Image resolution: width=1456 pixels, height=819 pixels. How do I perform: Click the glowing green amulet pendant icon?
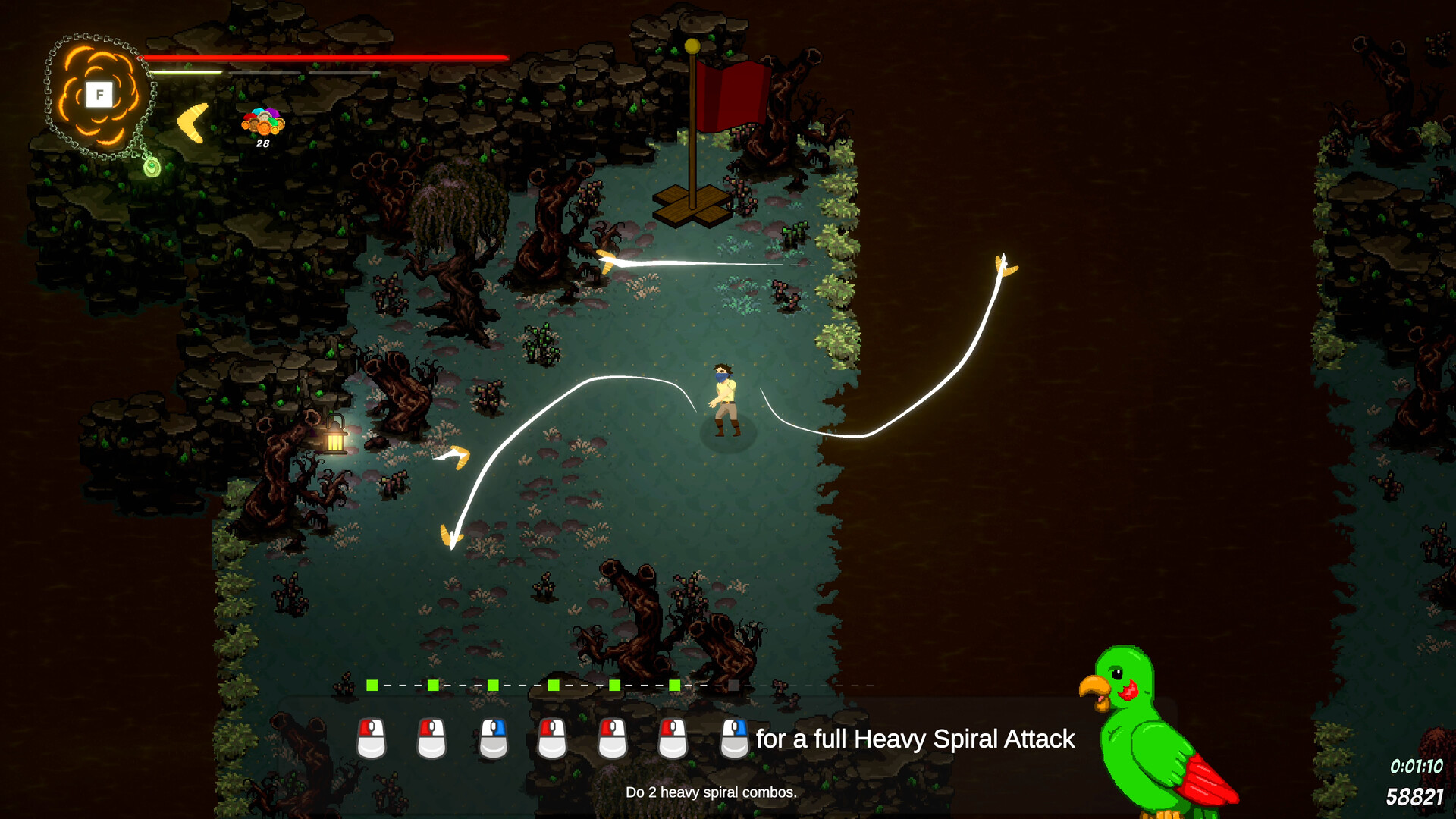(152, 168)
